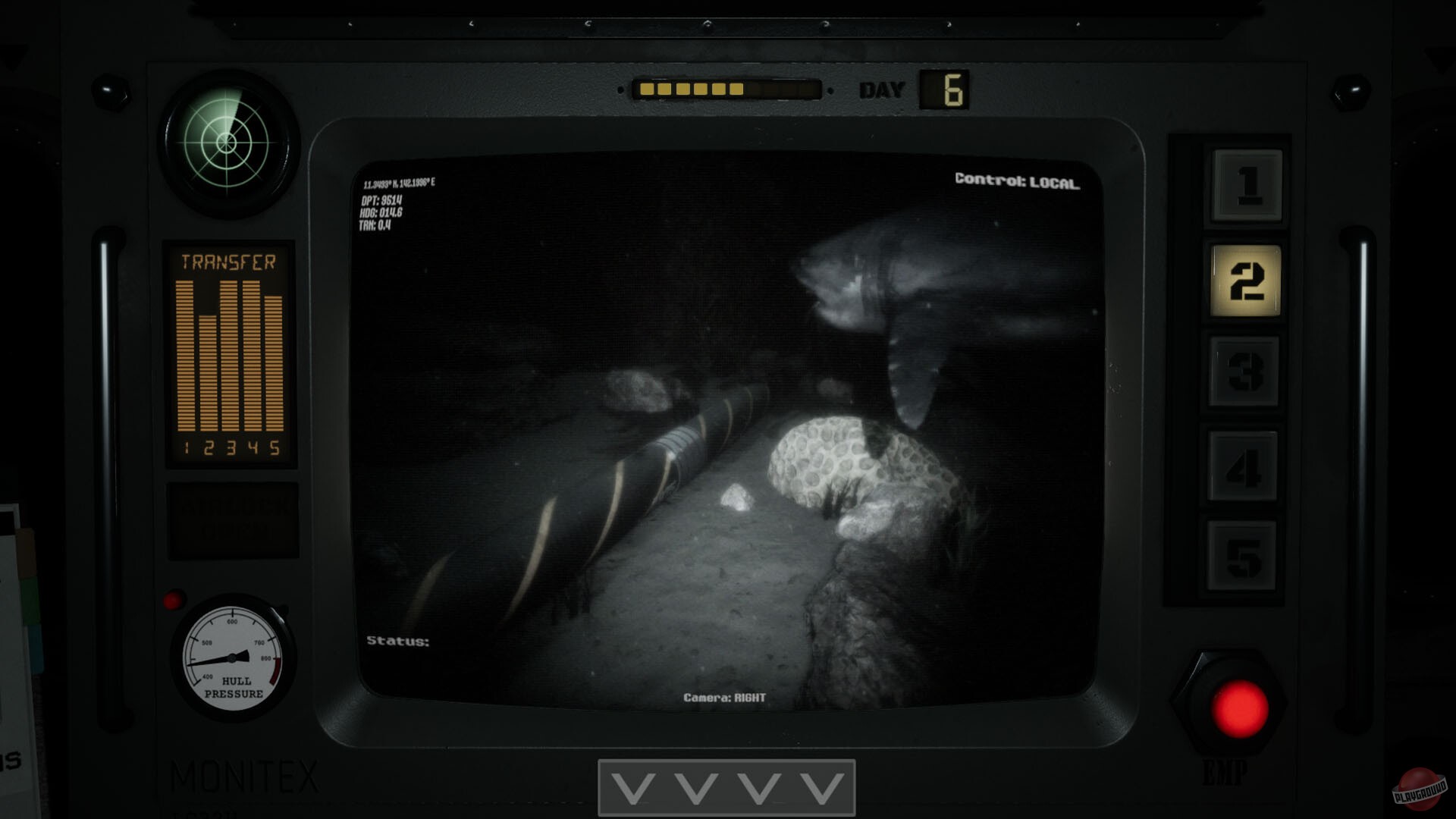
Task: Switch to camera 3
Action: [x=1246, y=370]
